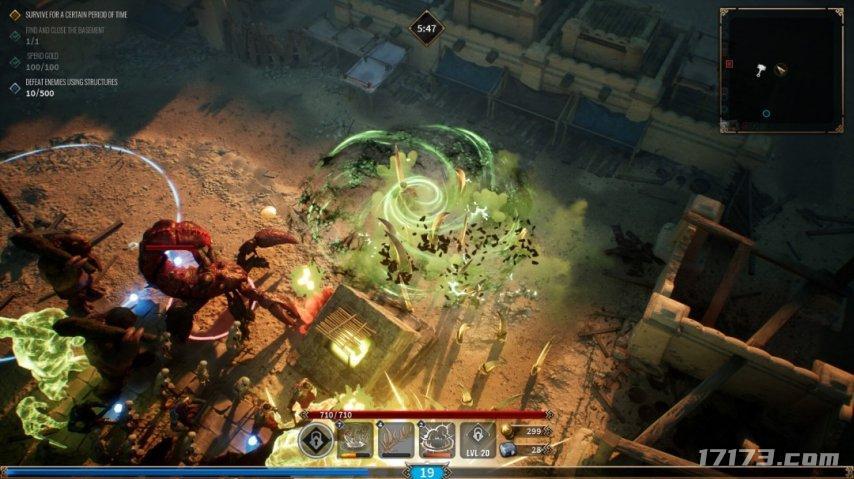Image resolution: width=854 pixels, height=479 pixels.
Task: Activate the thorn spikes ability
Action: [396, 439]
